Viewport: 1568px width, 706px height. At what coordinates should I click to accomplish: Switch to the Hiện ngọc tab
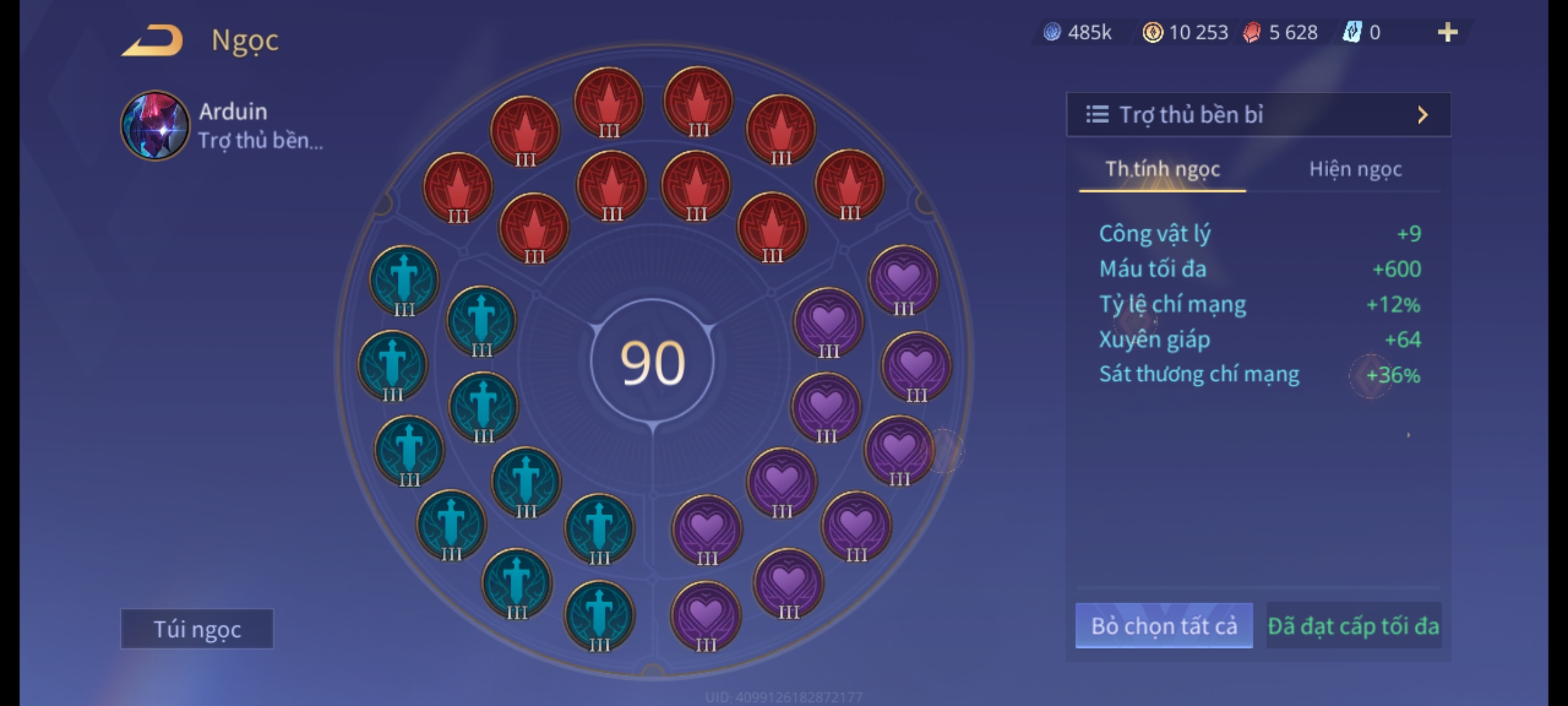1355,170
